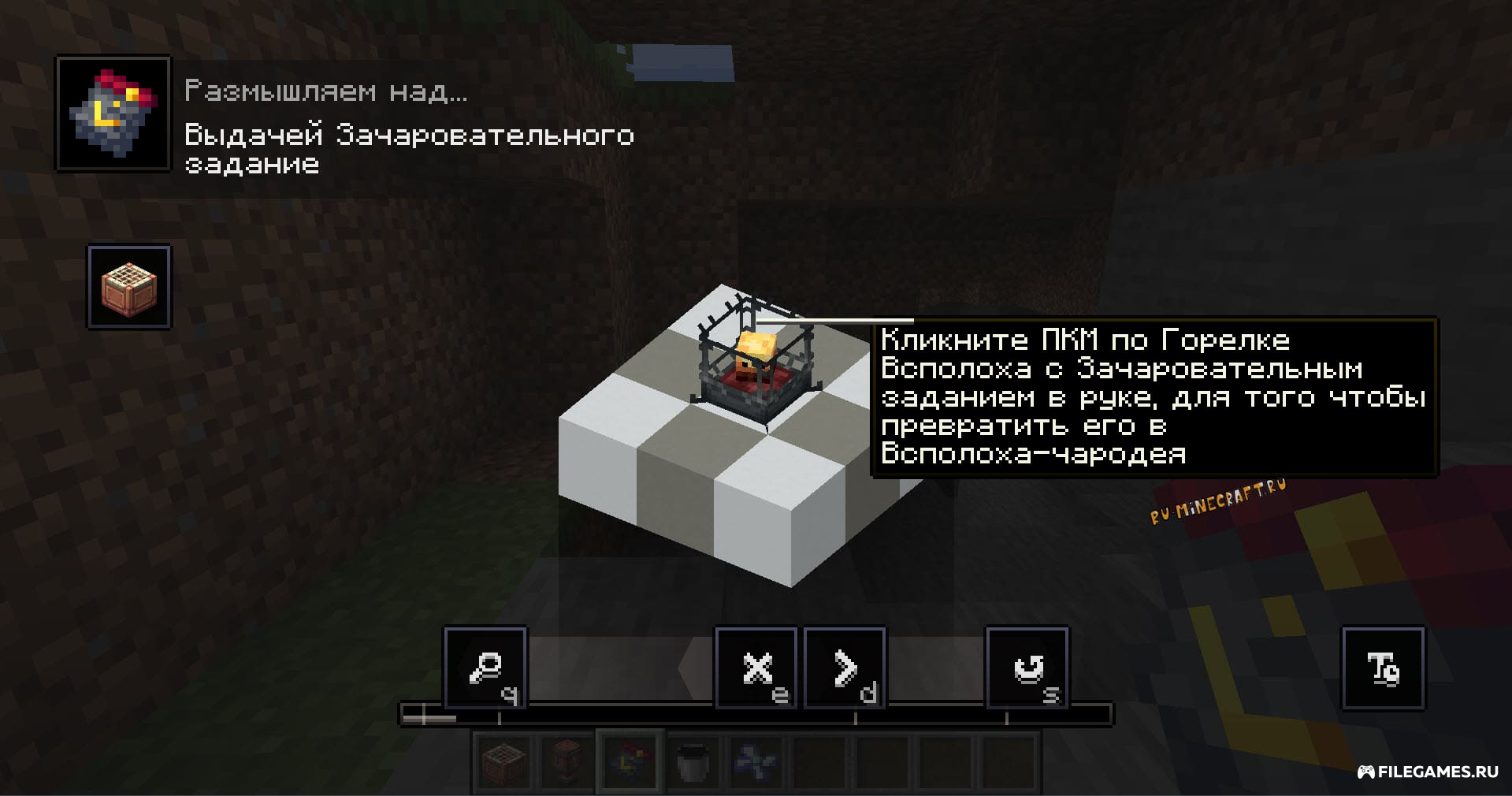
Task: Toggle the text display button
Action: point(1383,669)
